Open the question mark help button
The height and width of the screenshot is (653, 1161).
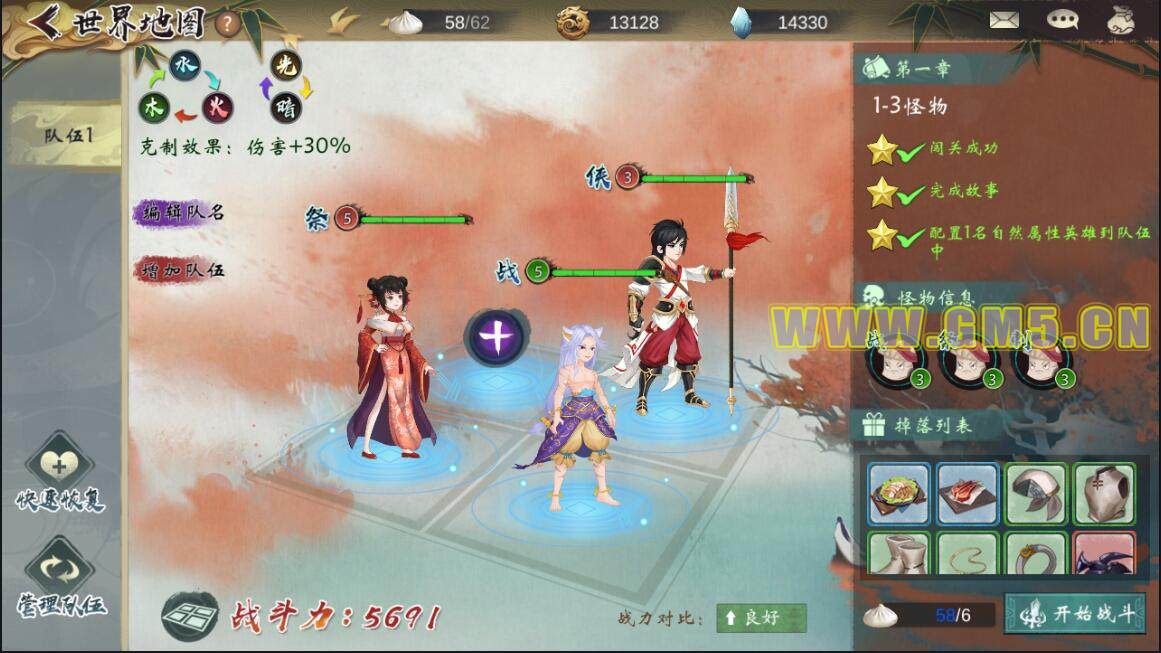[228, 24]
